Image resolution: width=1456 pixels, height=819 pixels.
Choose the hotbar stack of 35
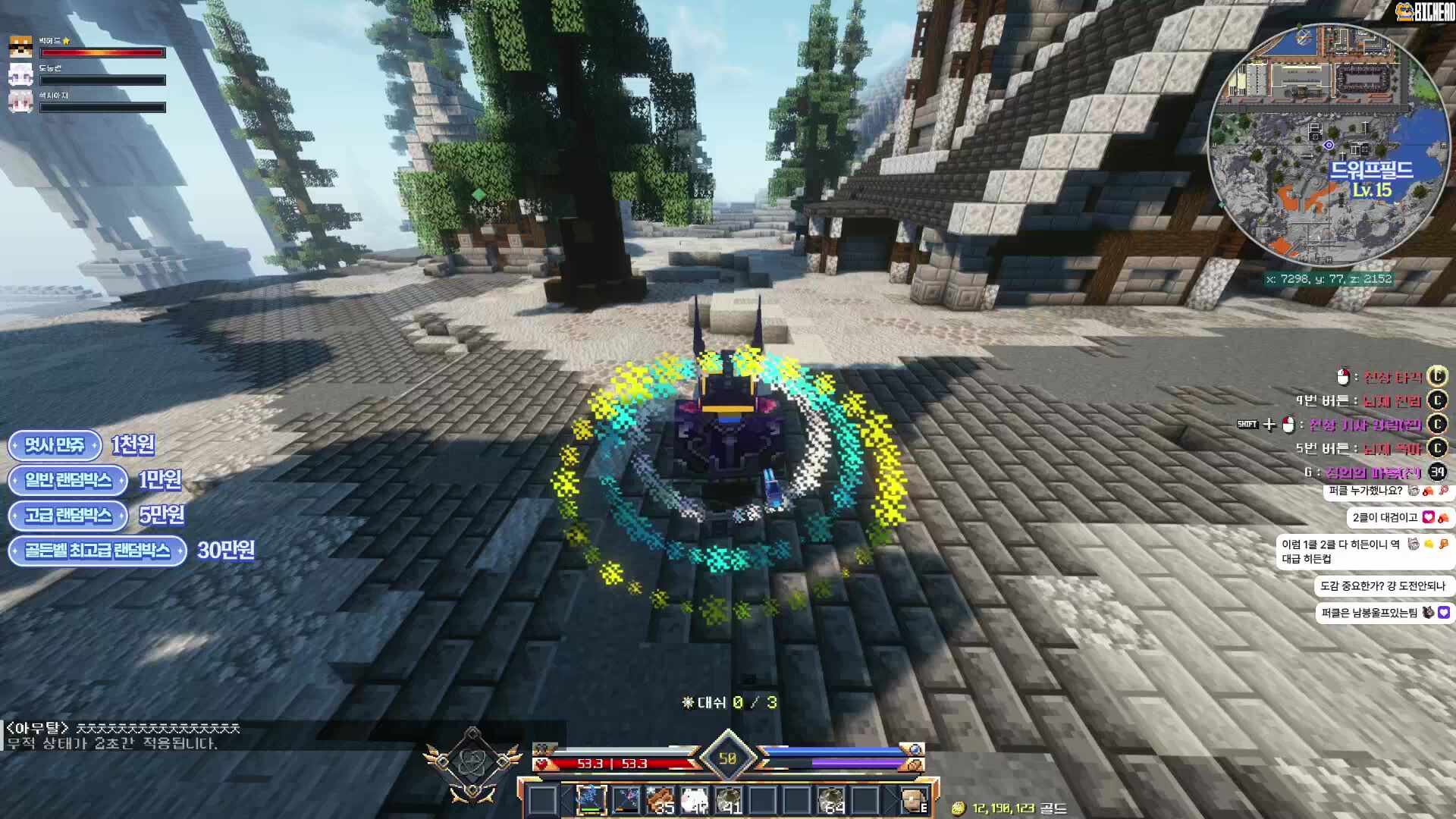661,800
